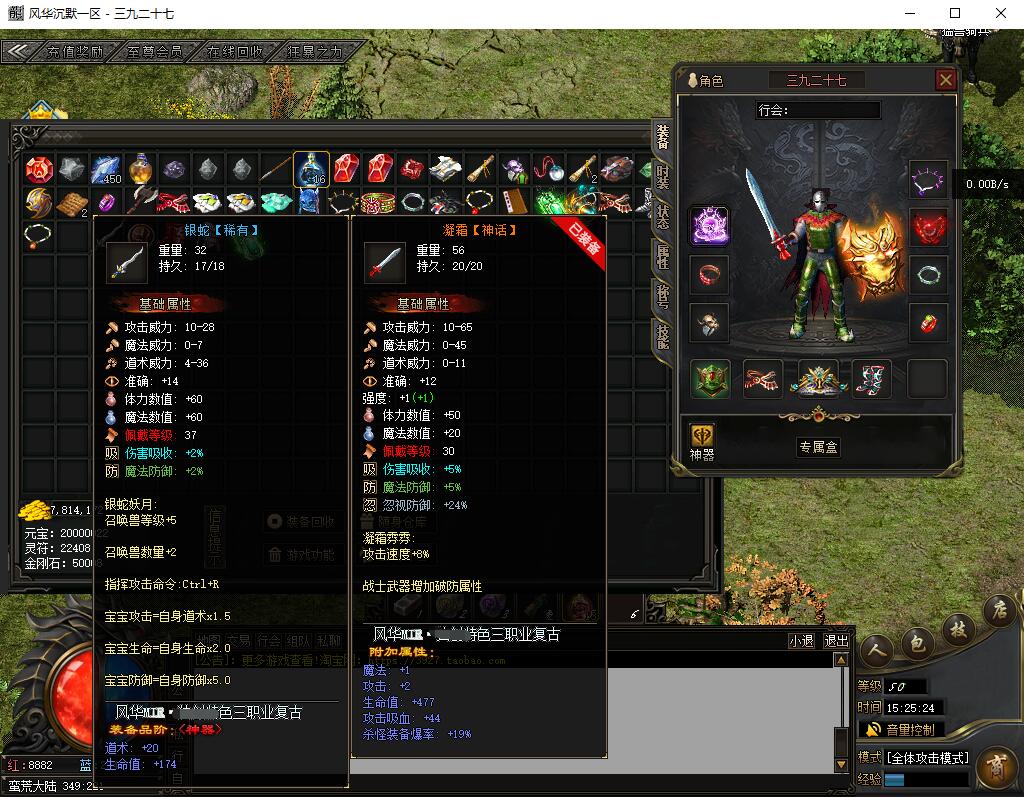Maximize the game window
The image size is (1024, 797).
[955, 13]
